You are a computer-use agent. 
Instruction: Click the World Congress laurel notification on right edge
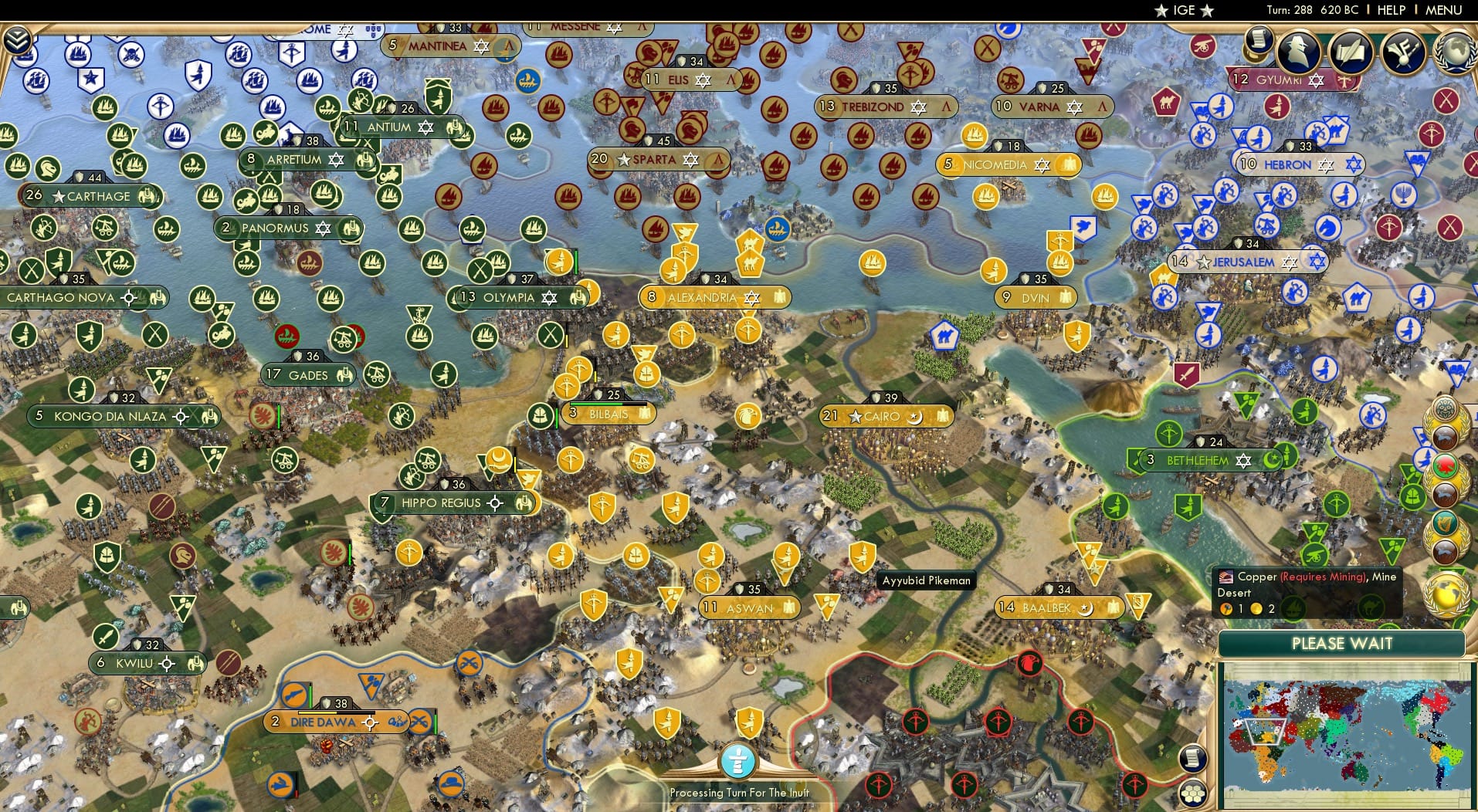tap(1449, 594)
